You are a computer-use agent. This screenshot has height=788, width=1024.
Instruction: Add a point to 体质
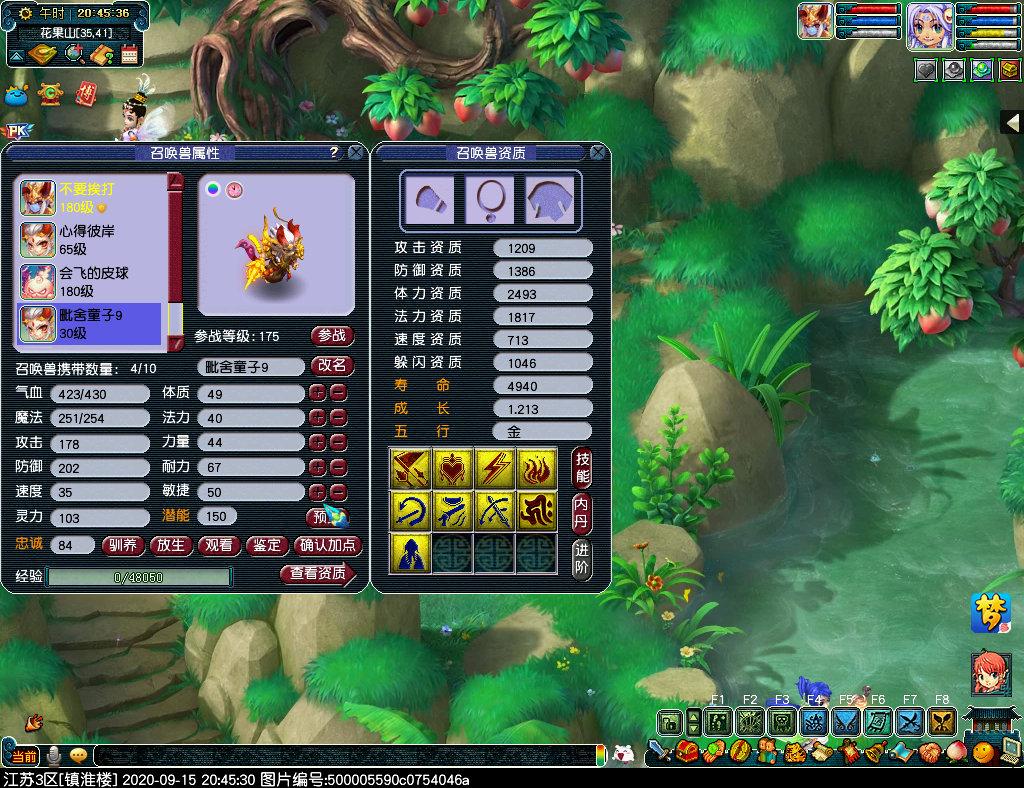pos(317,393)
